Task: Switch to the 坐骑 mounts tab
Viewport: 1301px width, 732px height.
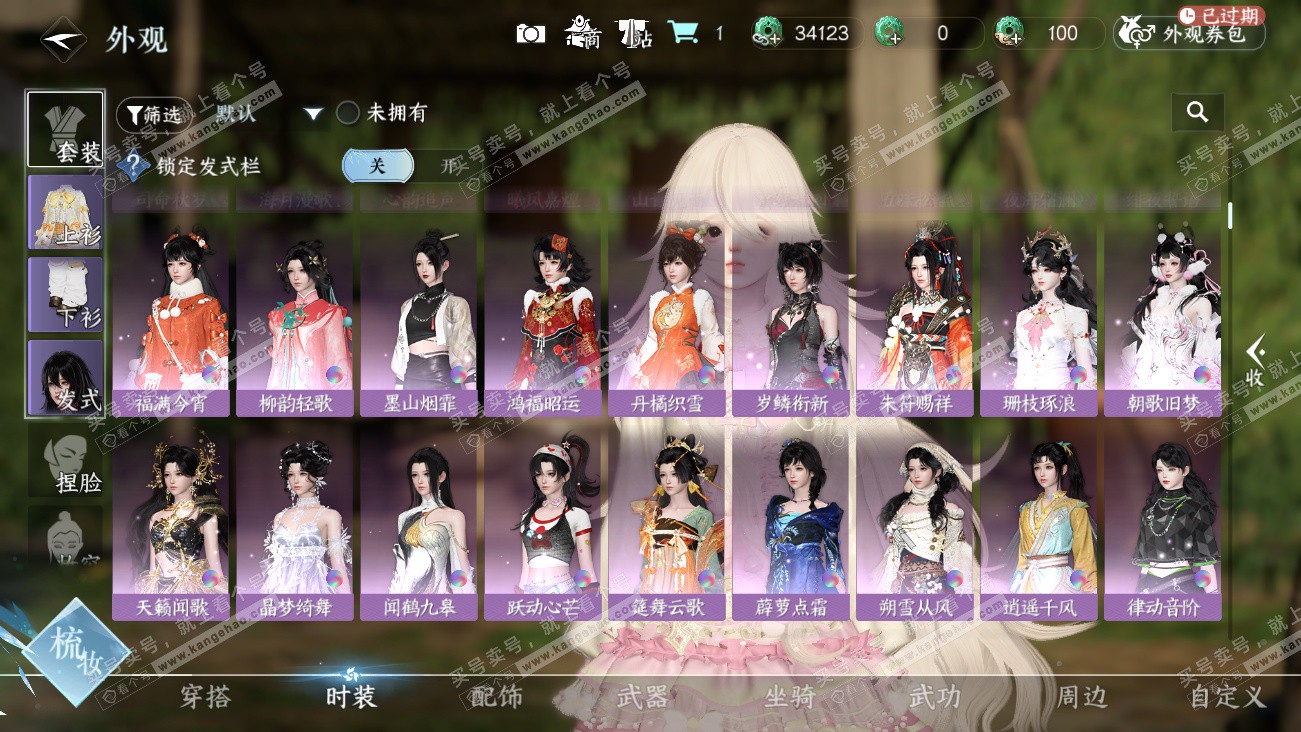Action: 789,697
